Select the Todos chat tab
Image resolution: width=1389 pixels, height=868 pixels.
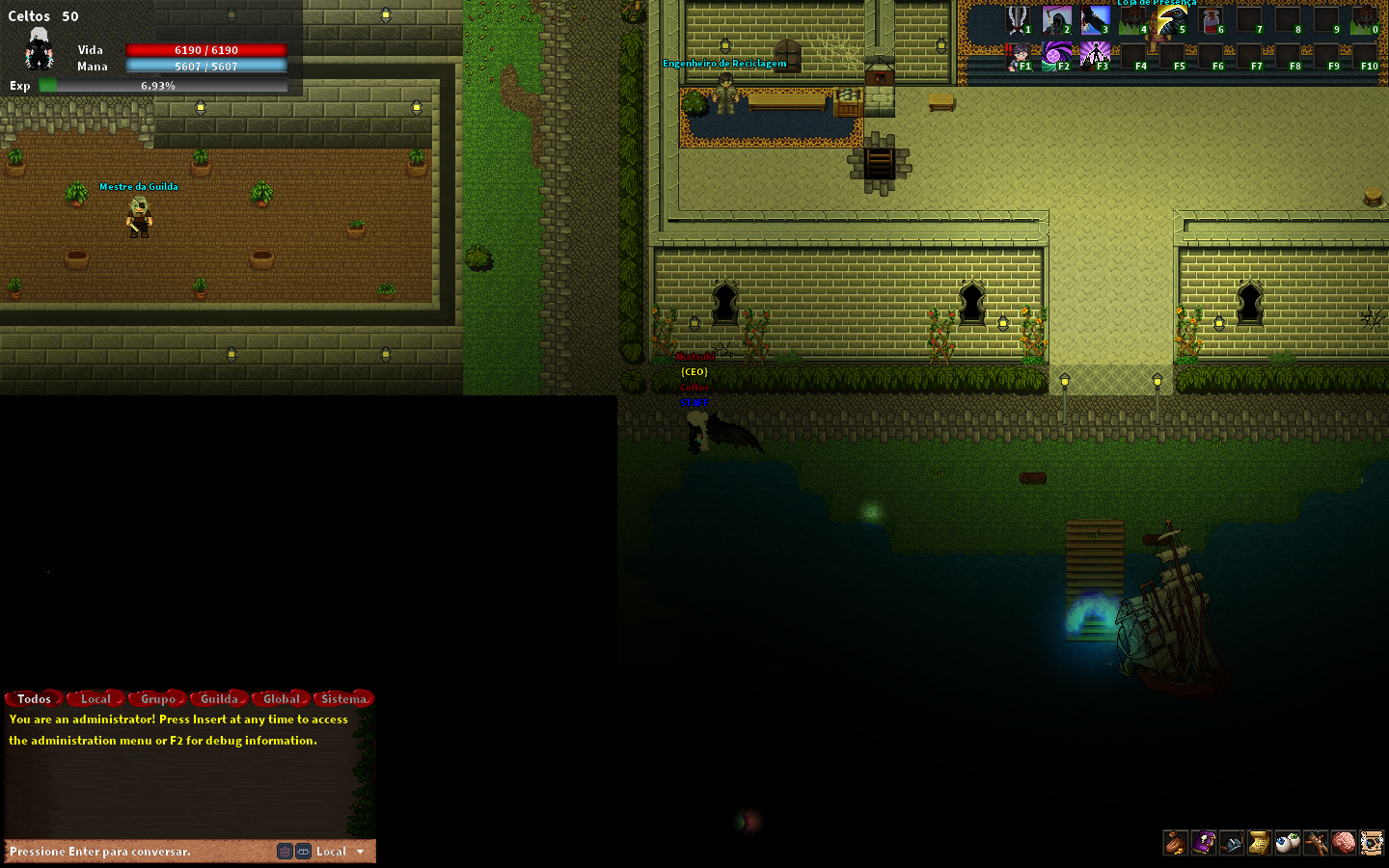click(34, 698)
